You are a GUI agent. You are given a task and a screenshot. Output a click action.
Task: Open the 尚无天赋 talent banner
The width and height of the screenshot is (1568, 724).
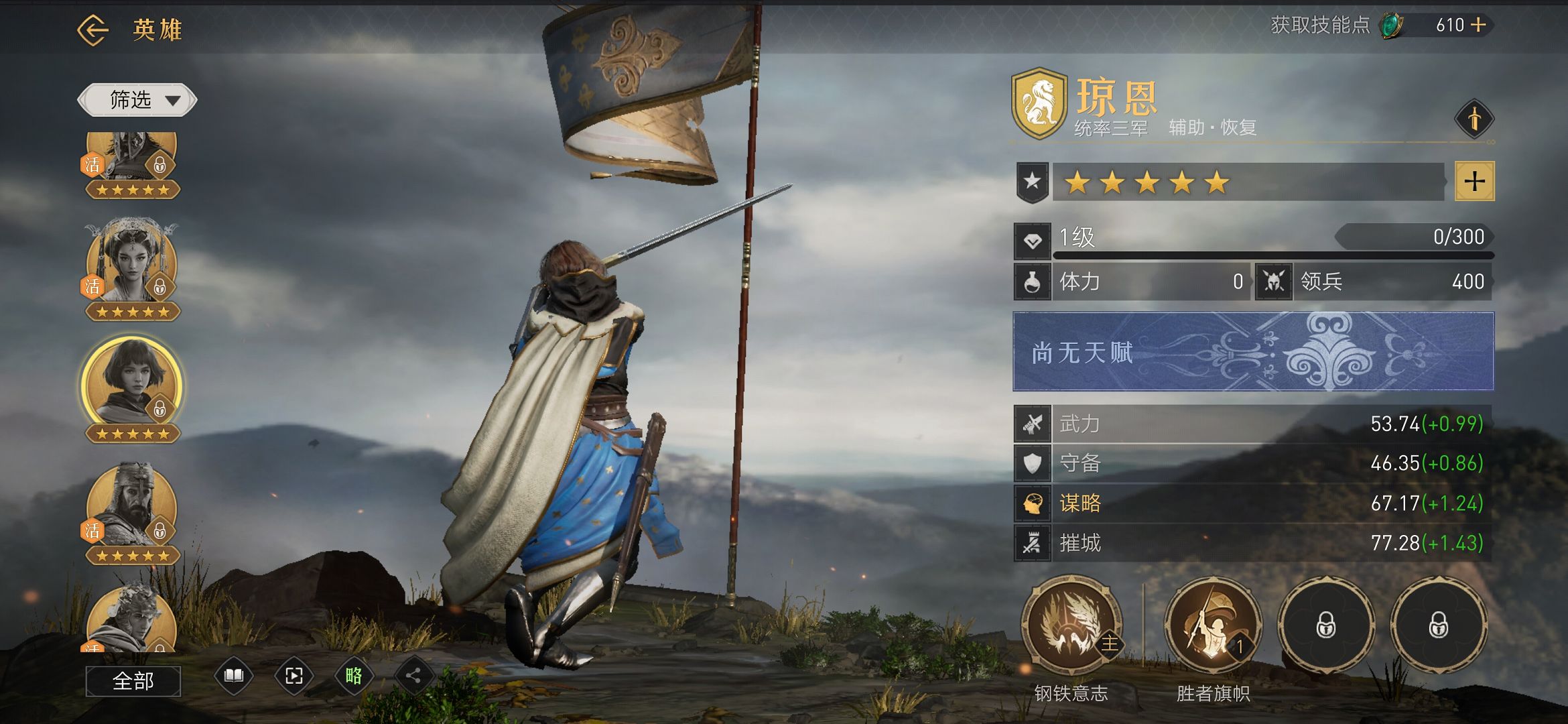click(1253, 351)
